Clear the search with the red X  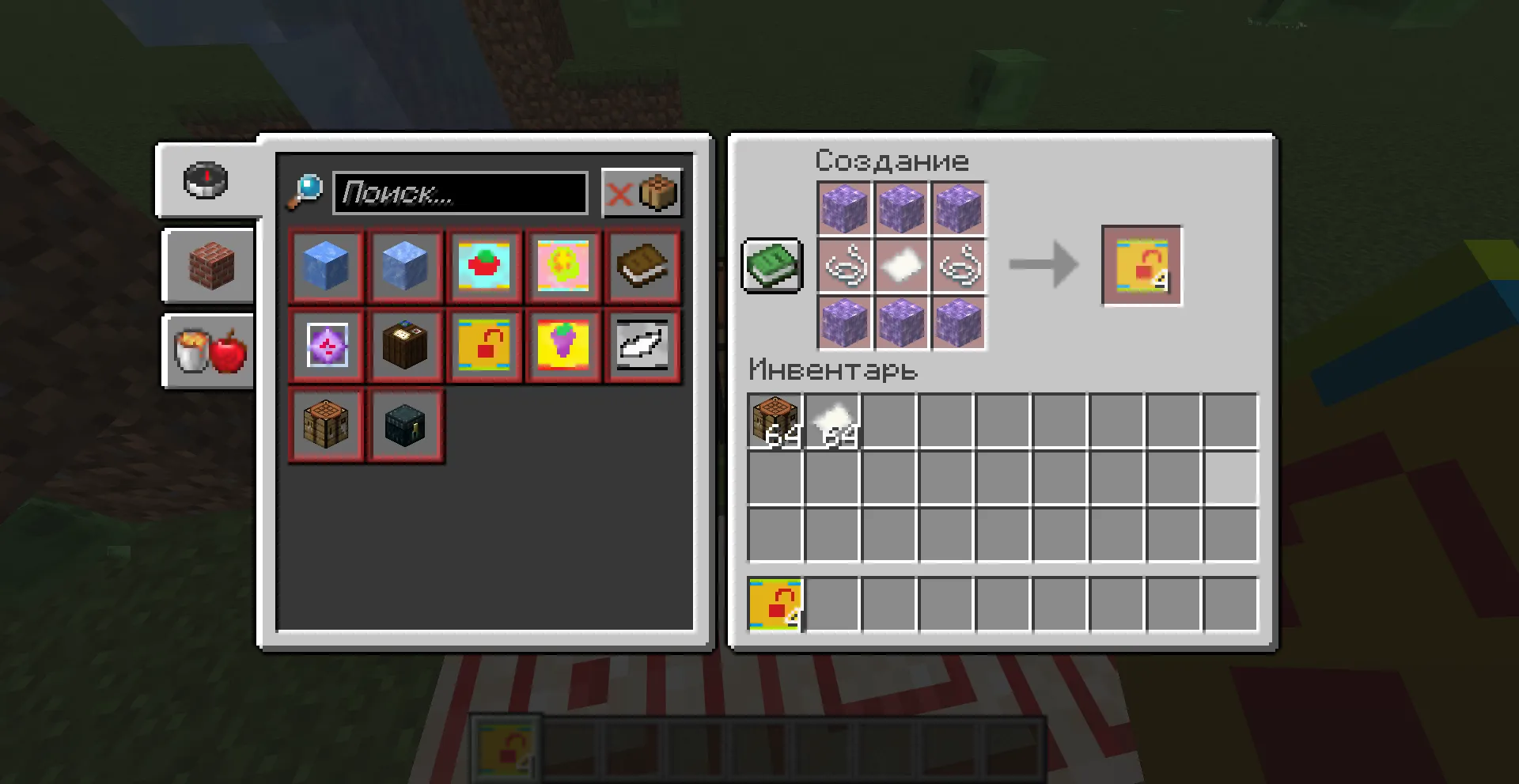coord(620,191)
